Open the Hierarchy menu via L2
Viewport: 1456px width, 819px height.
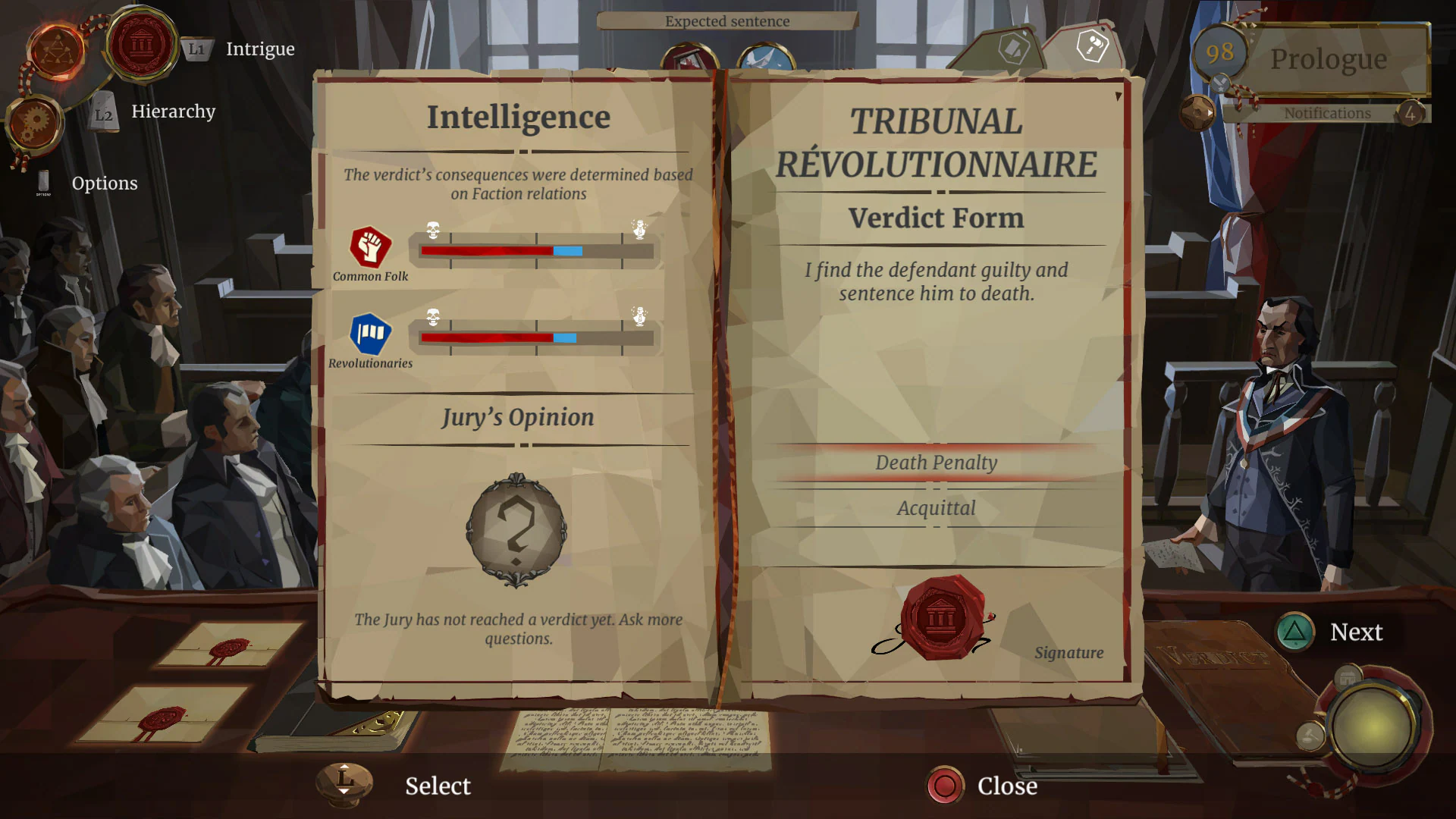point(105,112)
